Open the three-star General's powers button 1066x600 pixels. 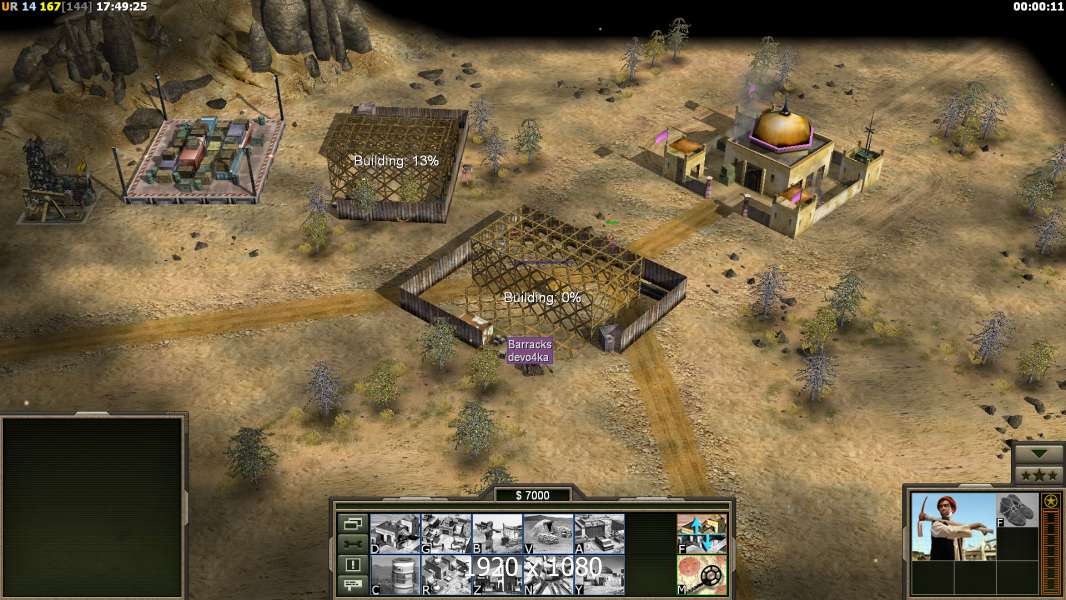1039,475
